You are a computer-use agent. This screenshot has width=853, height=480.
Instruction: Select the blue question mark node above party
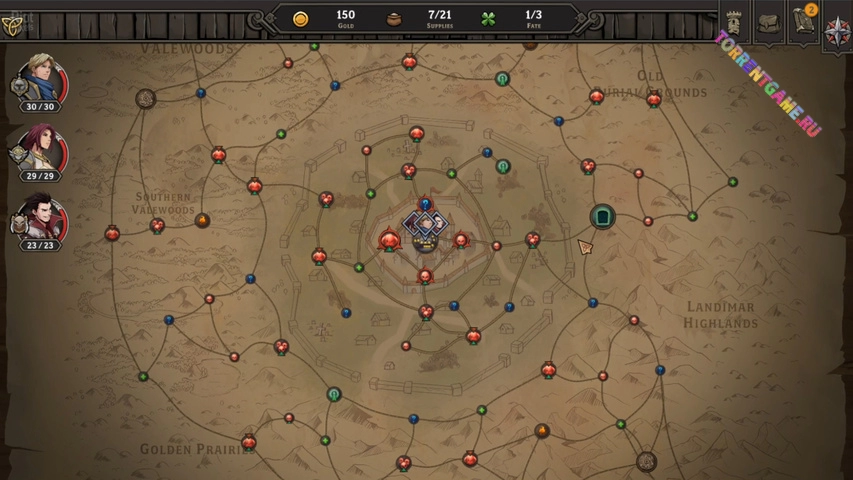click(x=425, y=203)
